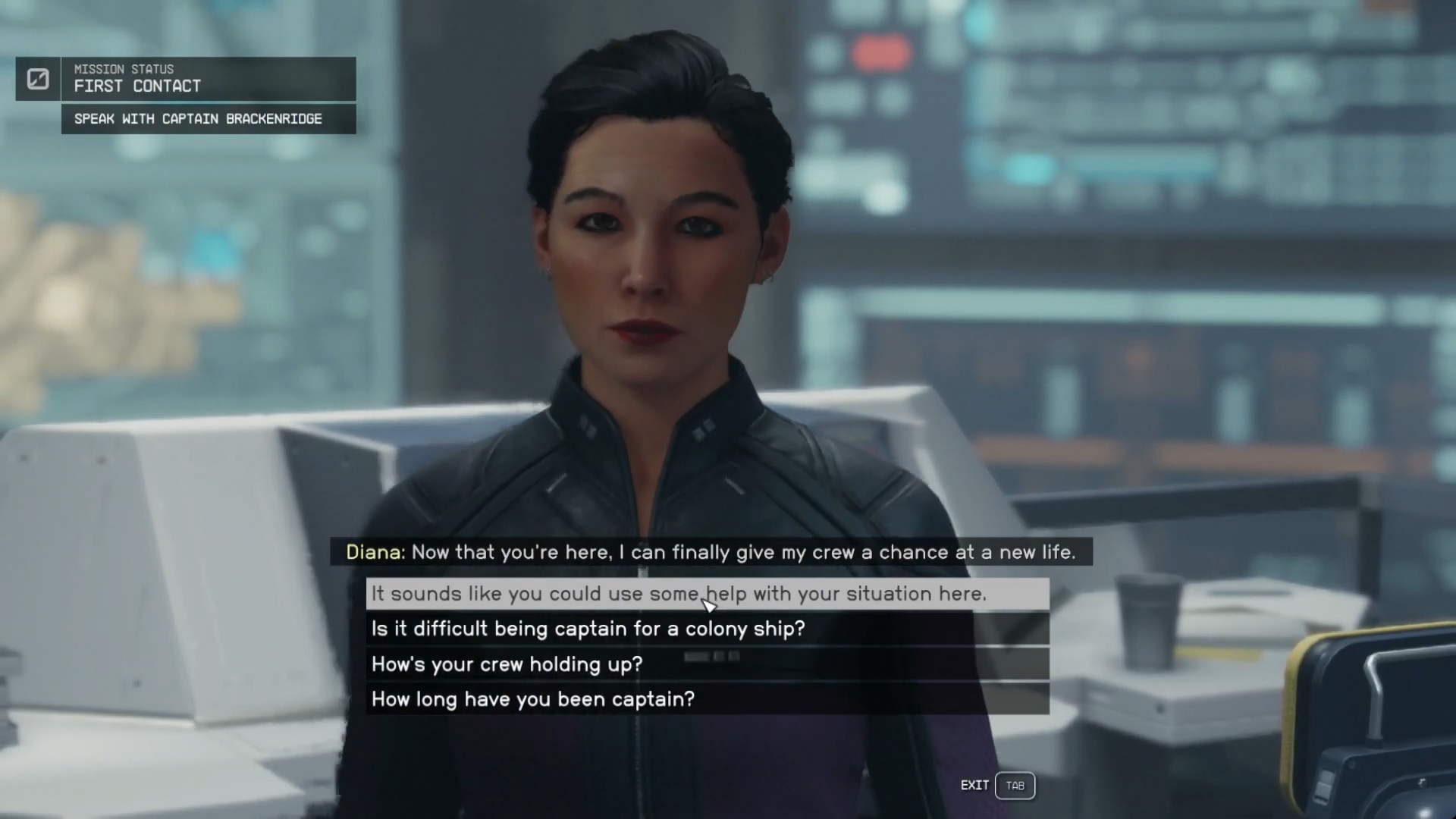Click the MISSION STATUS header text
Viewport: 1456px width, 819px height.
[x=124, y=69]
